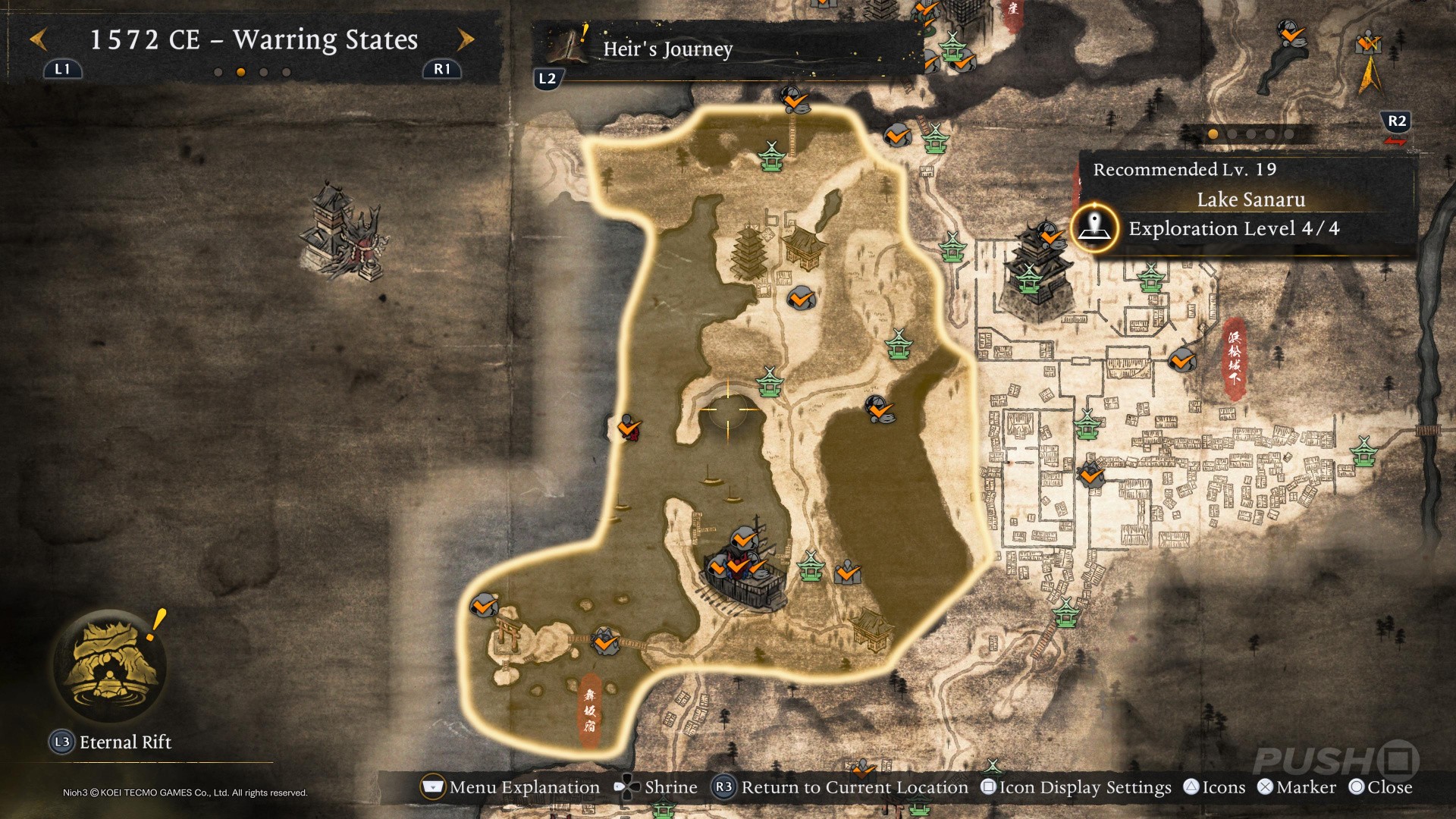Advance to the next era with right arrow

click(466, 39)
